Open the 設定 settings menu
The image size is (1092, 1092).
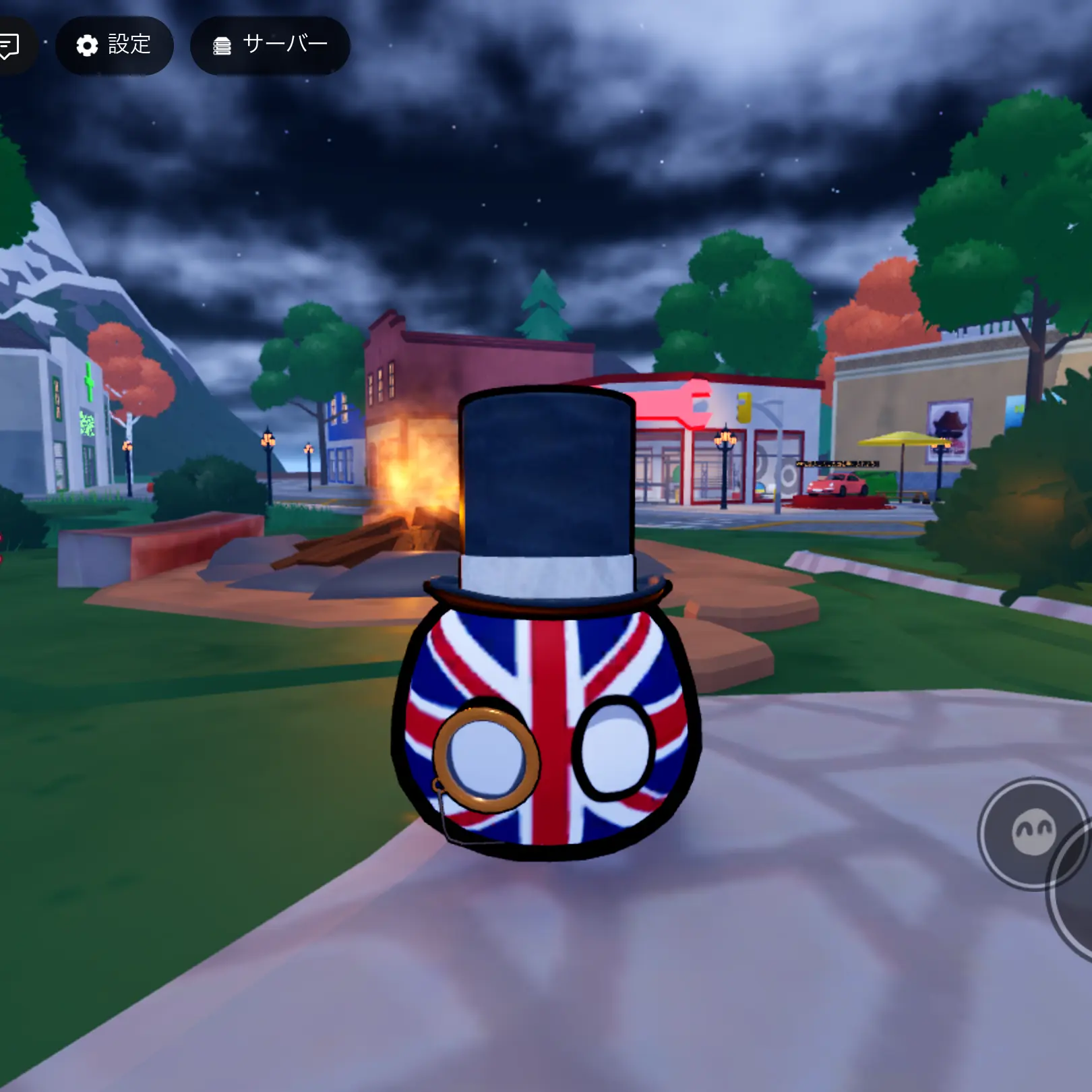click(114, 45)
